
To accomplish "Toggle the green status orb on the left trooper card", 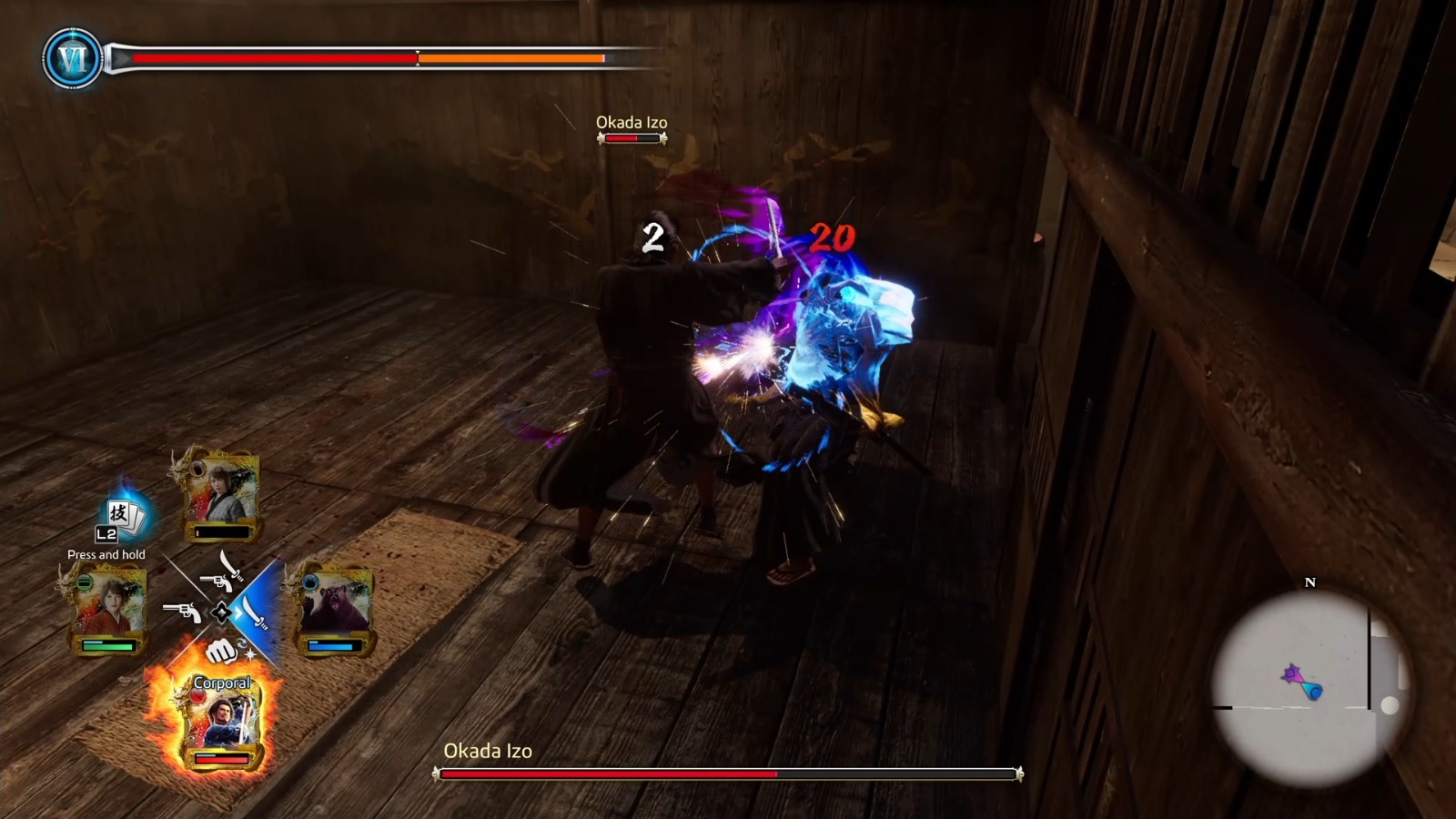I will click(x=86, y=580).
